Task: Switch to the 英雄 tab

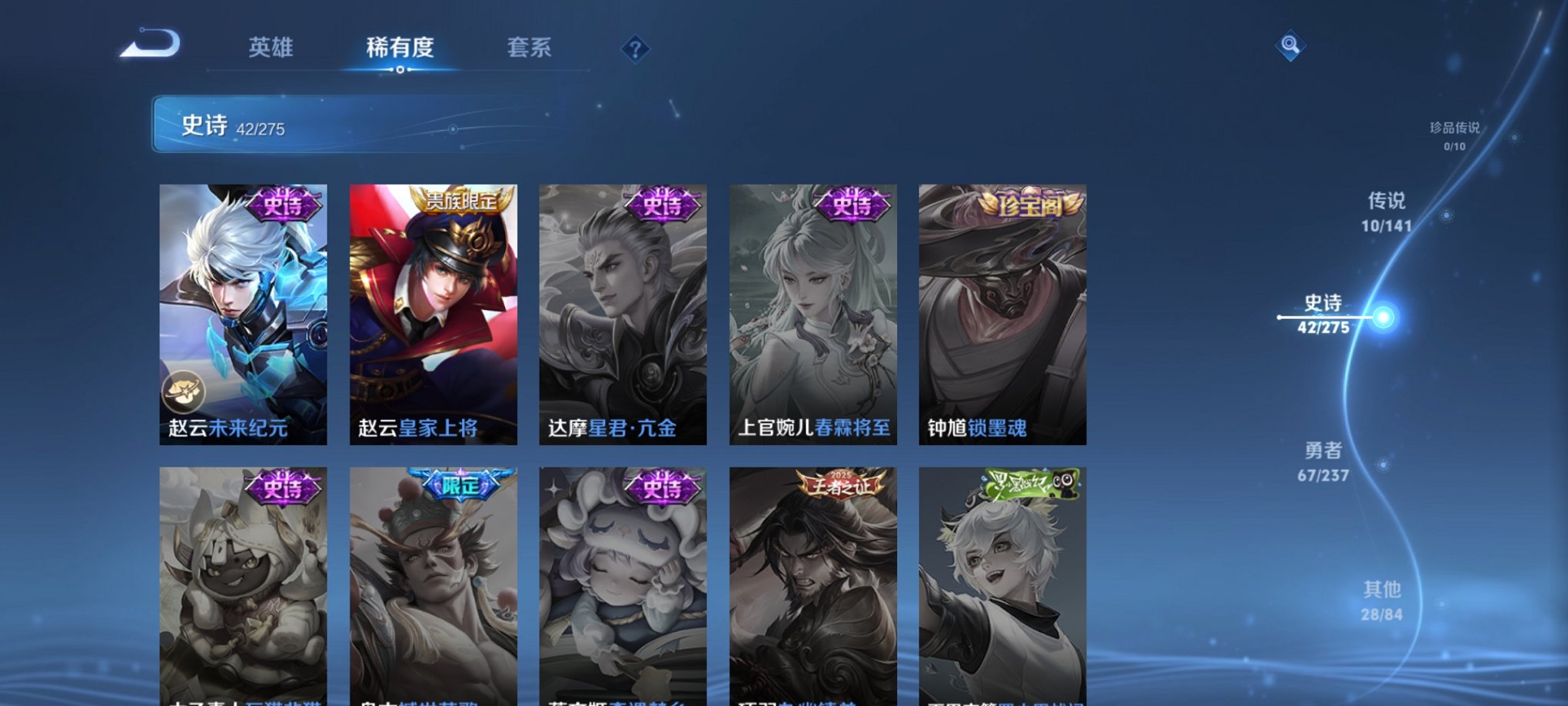Action: click(270, 48)
